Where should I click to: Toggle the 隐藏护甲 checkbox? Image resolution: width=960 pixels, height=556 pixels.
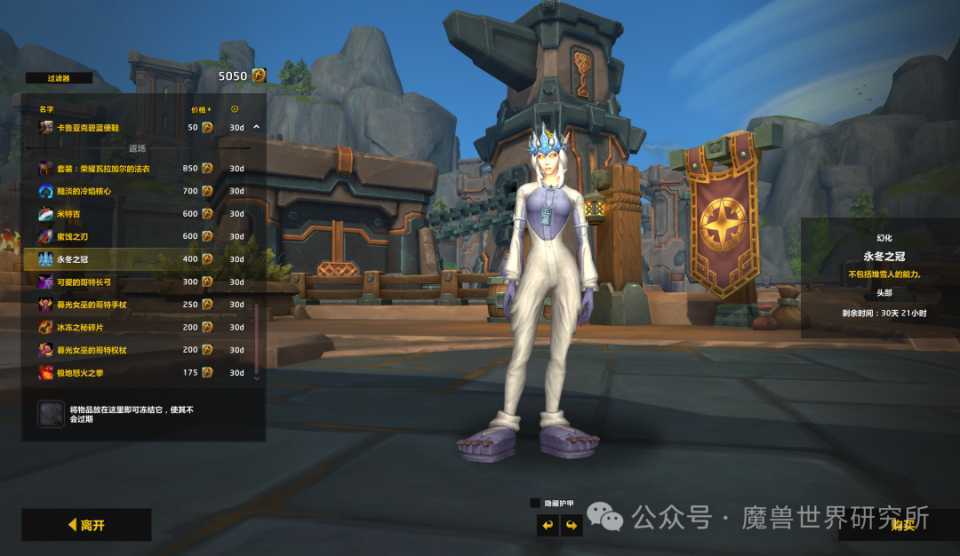pos(535,502)
